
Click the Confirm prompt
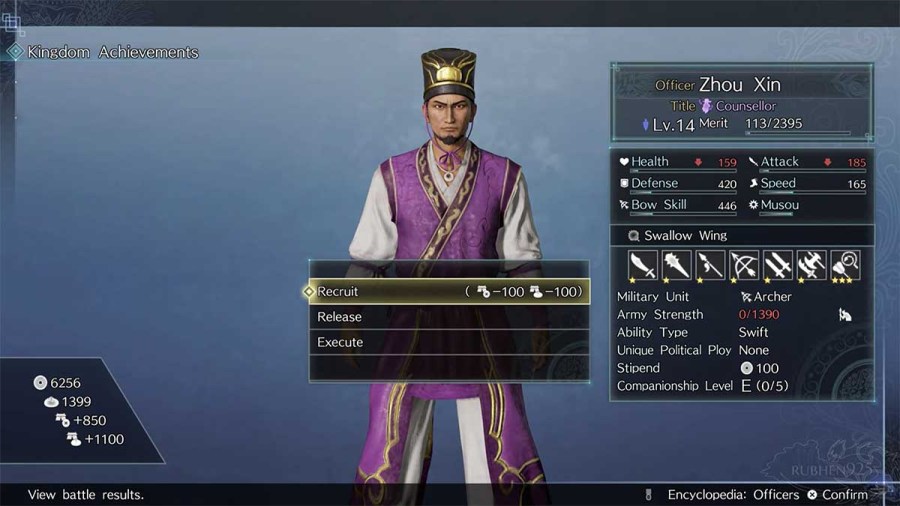click(x=838, y=495)
